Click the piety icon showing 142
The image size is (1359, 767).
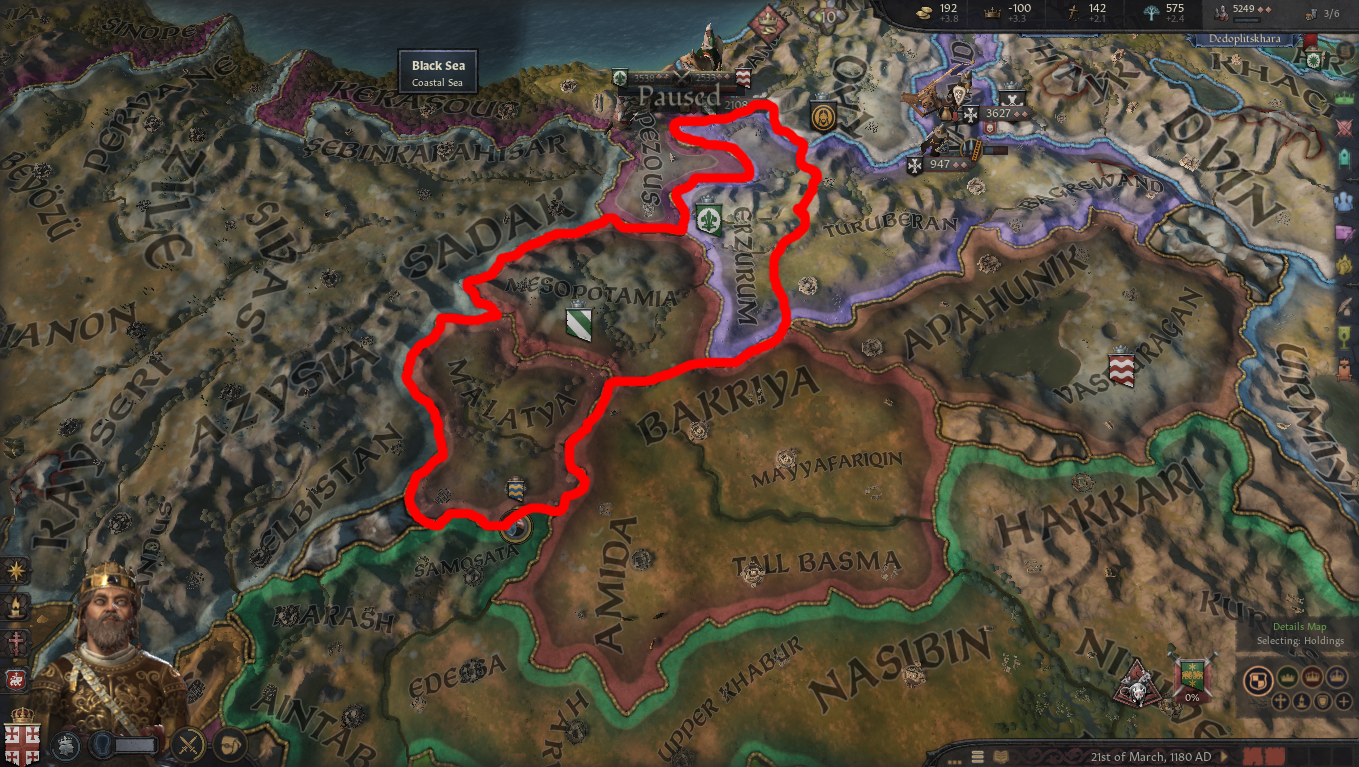pyautogui.click(x=1074, y=14)
